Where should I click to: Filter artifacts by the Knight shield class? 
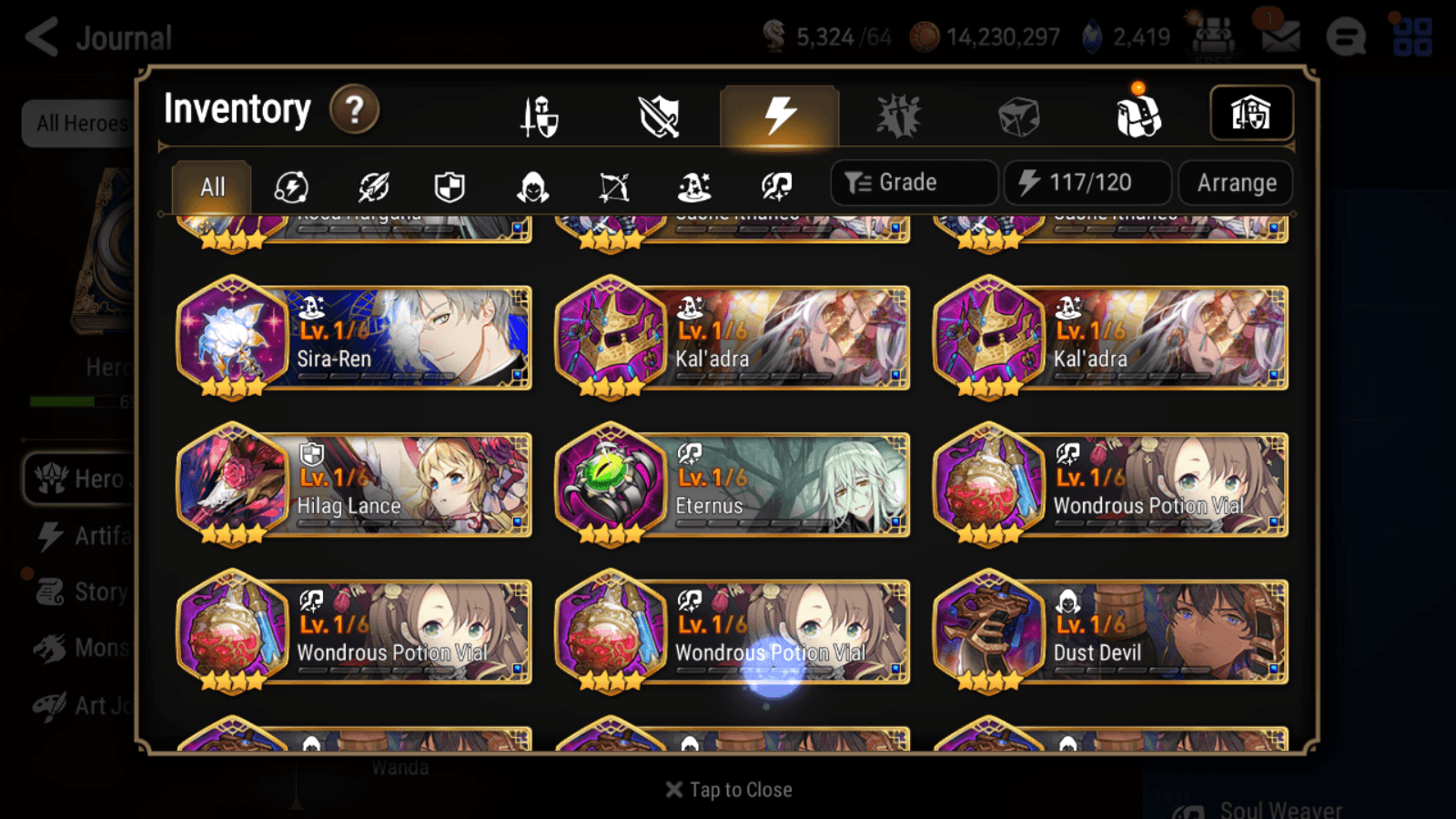coord(450,187)
